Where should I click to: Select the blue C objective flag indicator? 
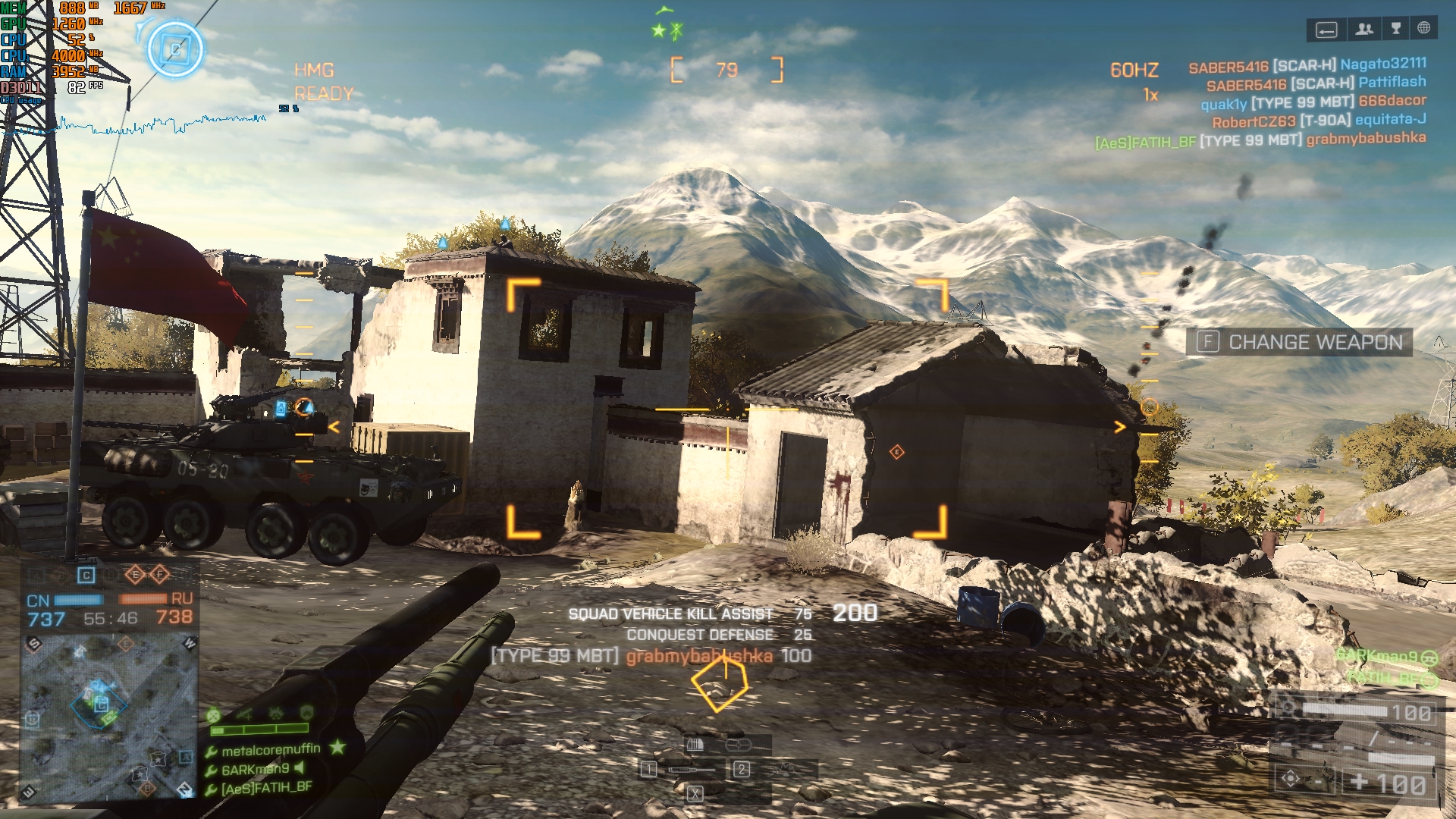(x=86, y=576)
